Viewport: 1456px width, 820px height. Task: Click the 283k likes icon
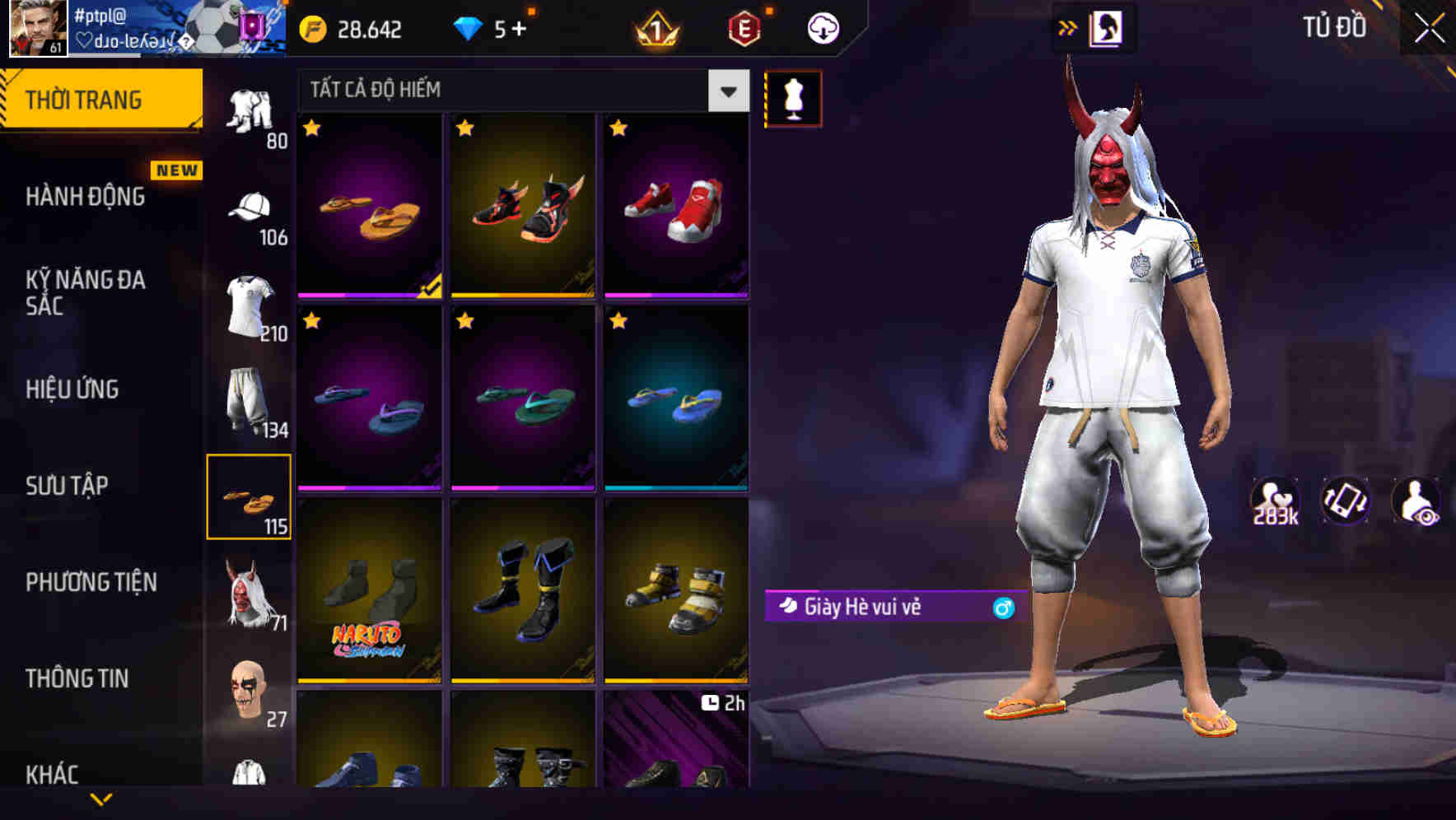(x=1273, y=500)
